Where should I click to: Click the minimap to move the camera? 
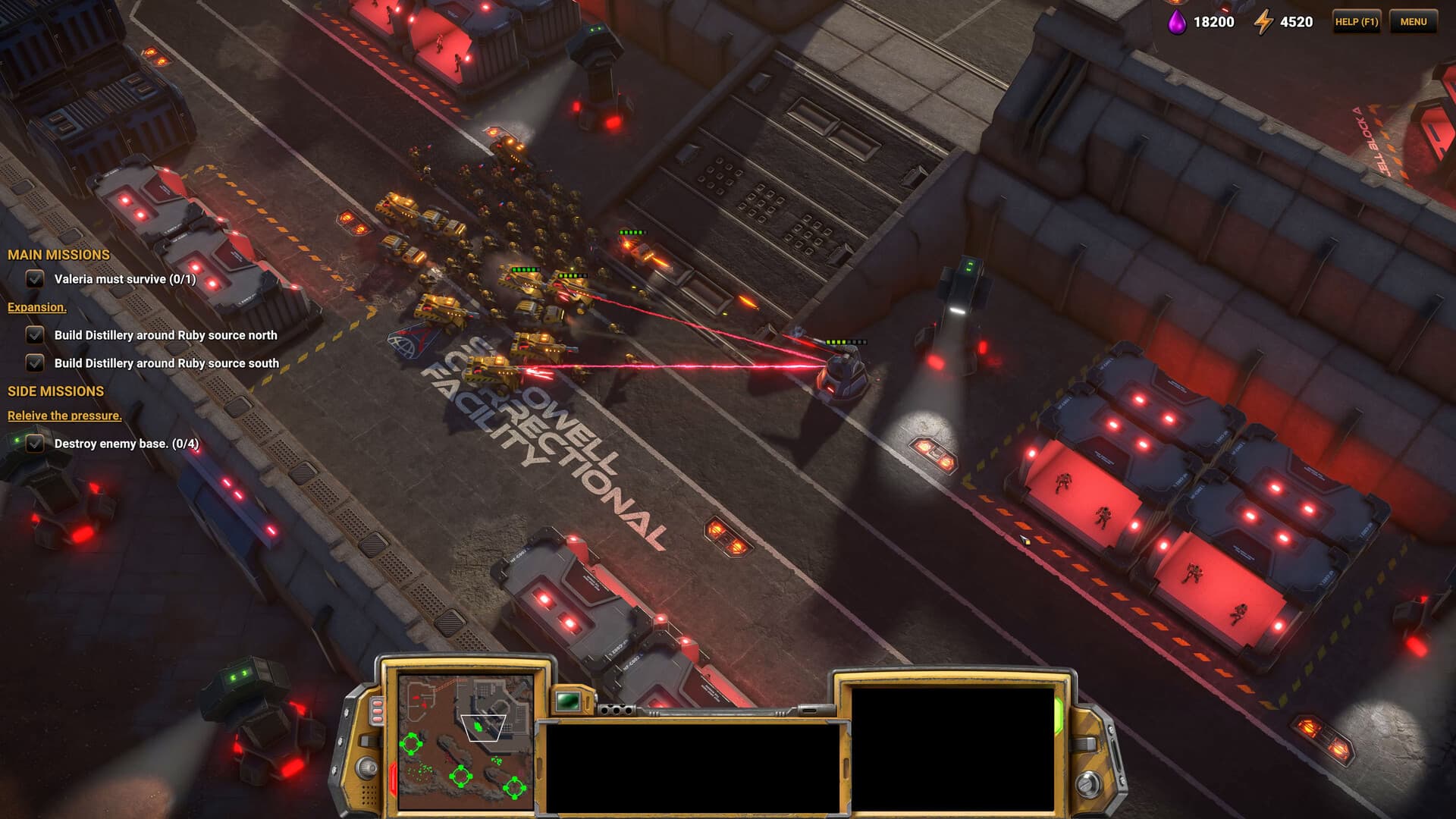[466, 742]
